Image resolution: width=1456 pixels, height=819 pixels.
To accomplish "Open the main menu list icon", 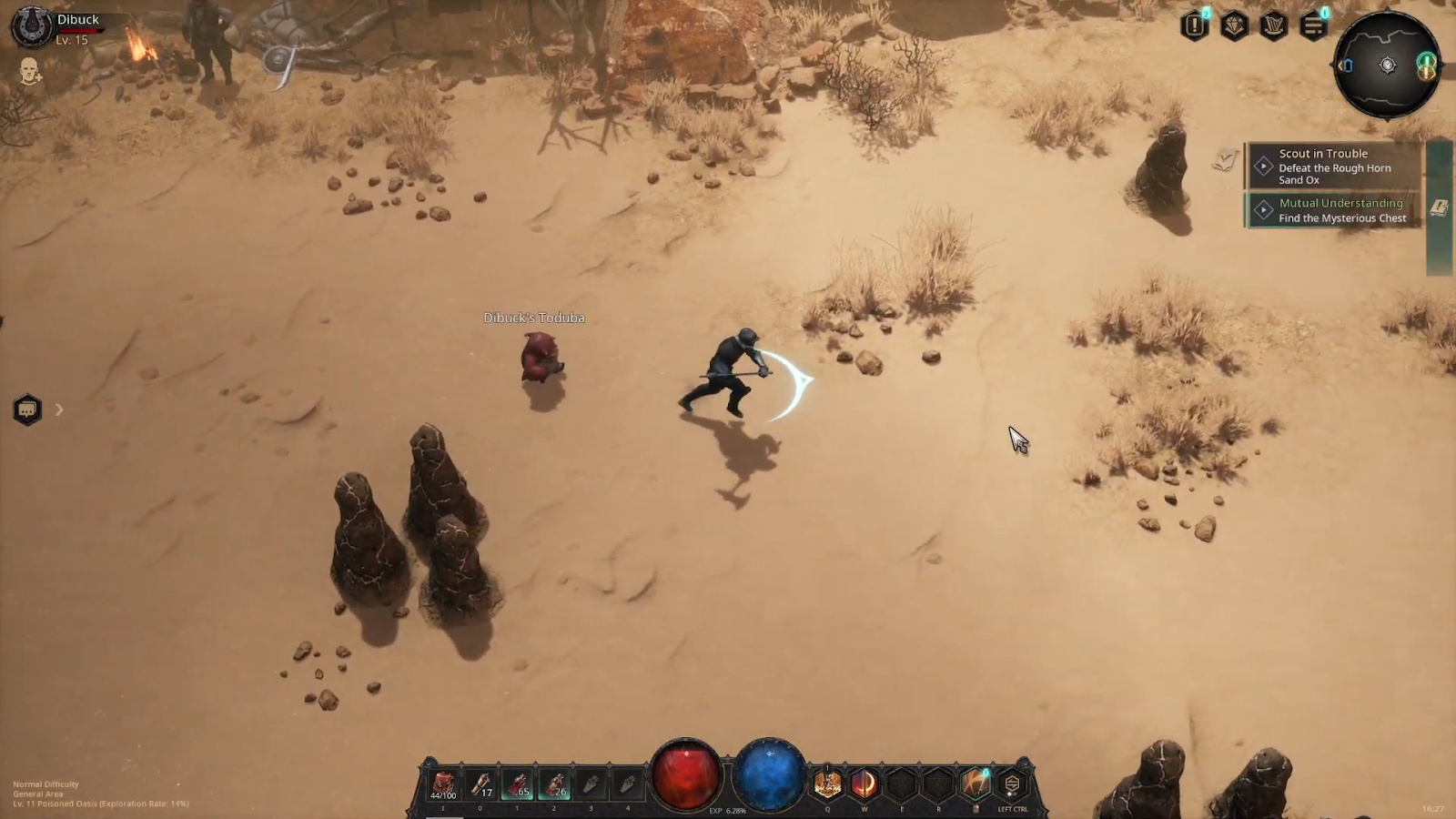I will (1313, 25).
